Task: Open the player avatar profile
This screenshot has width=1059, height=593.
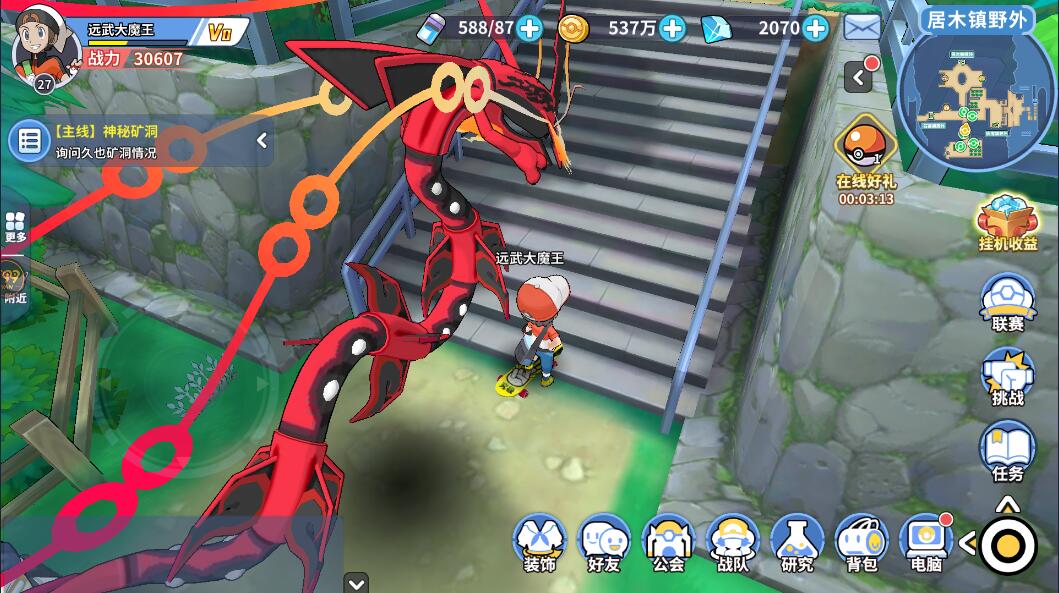Action: pyautogui.click(x=45, y=47)
